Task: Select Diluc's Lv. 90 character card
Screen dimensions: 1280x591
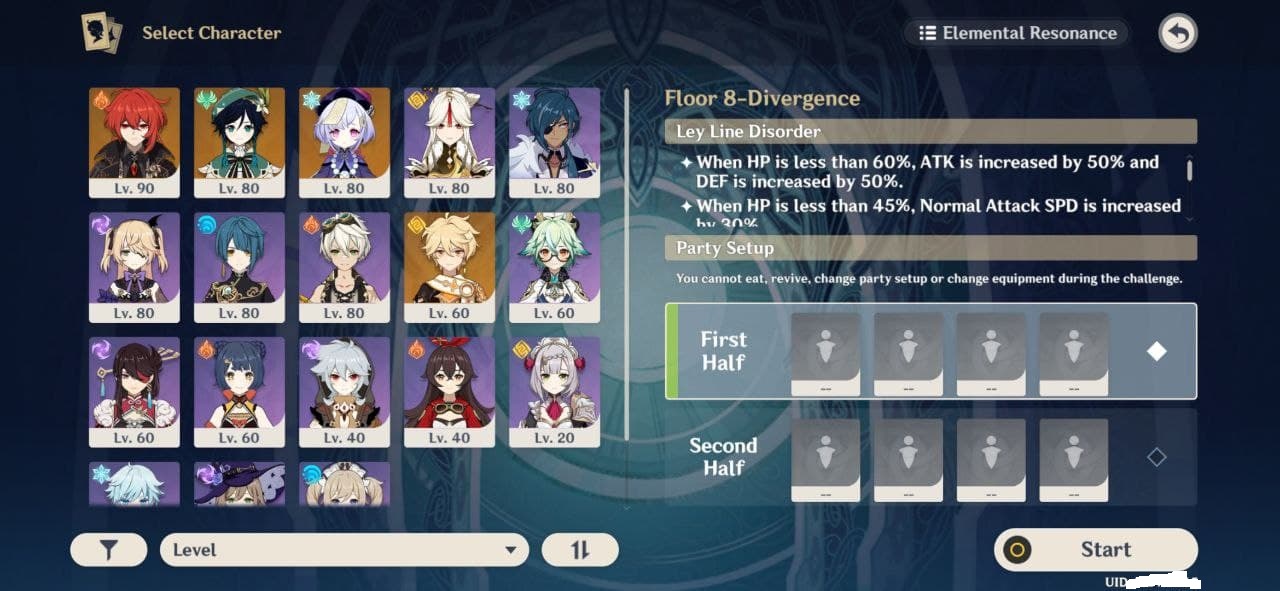Action: point(134,142)
